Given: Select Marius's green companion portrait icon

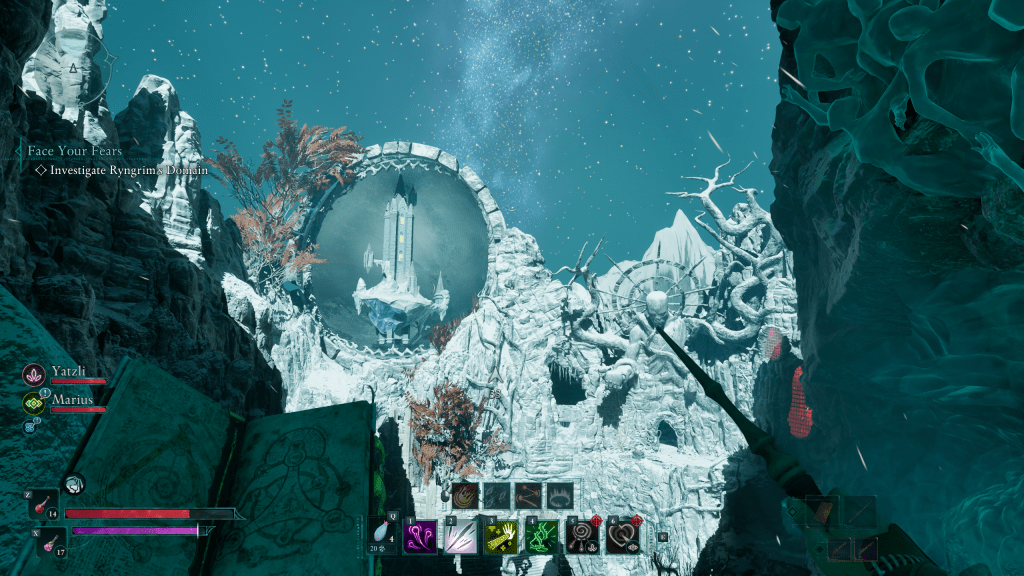Looking at the screenshot, I should [32, 403].
